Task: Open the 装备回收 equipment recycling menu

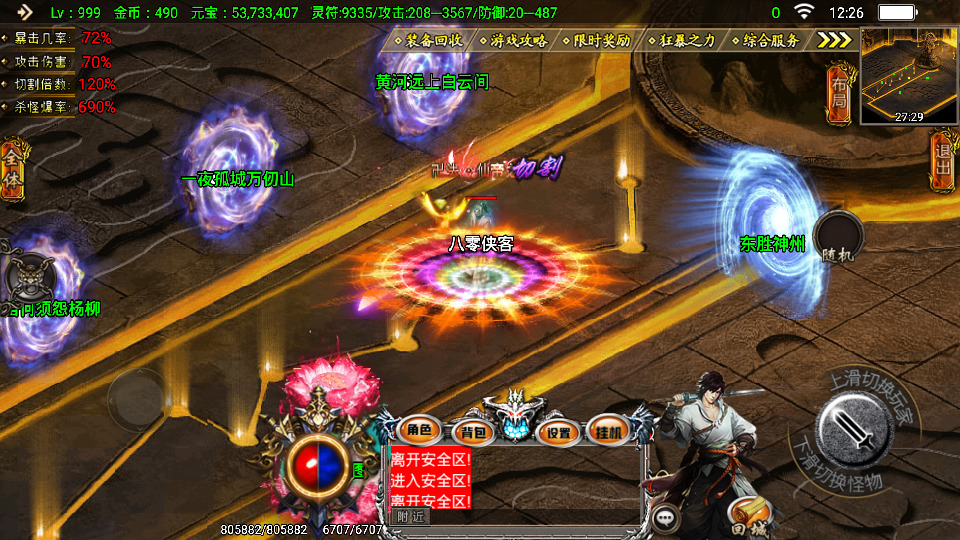Action: (433, 41)
